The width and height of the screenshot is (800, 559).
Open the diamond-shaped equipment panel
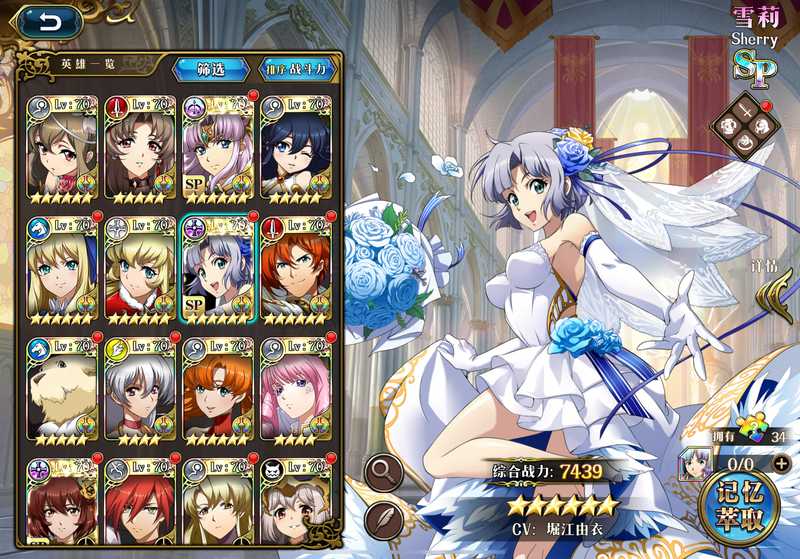[x=744, y=125]
